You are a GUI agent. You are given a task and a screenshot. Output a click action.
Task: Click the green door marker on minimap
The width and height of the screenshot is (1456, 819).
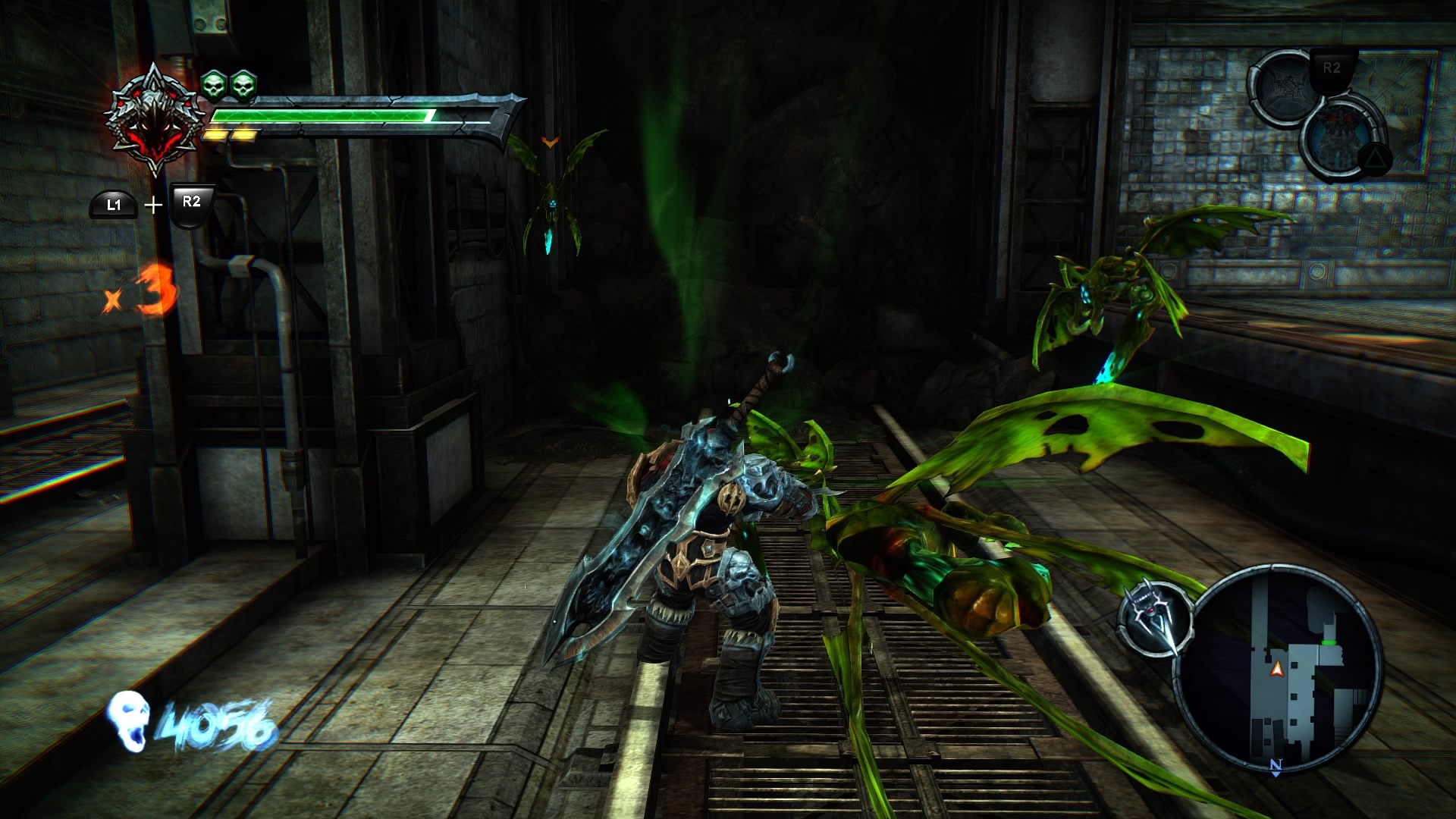click(1329, 642)
